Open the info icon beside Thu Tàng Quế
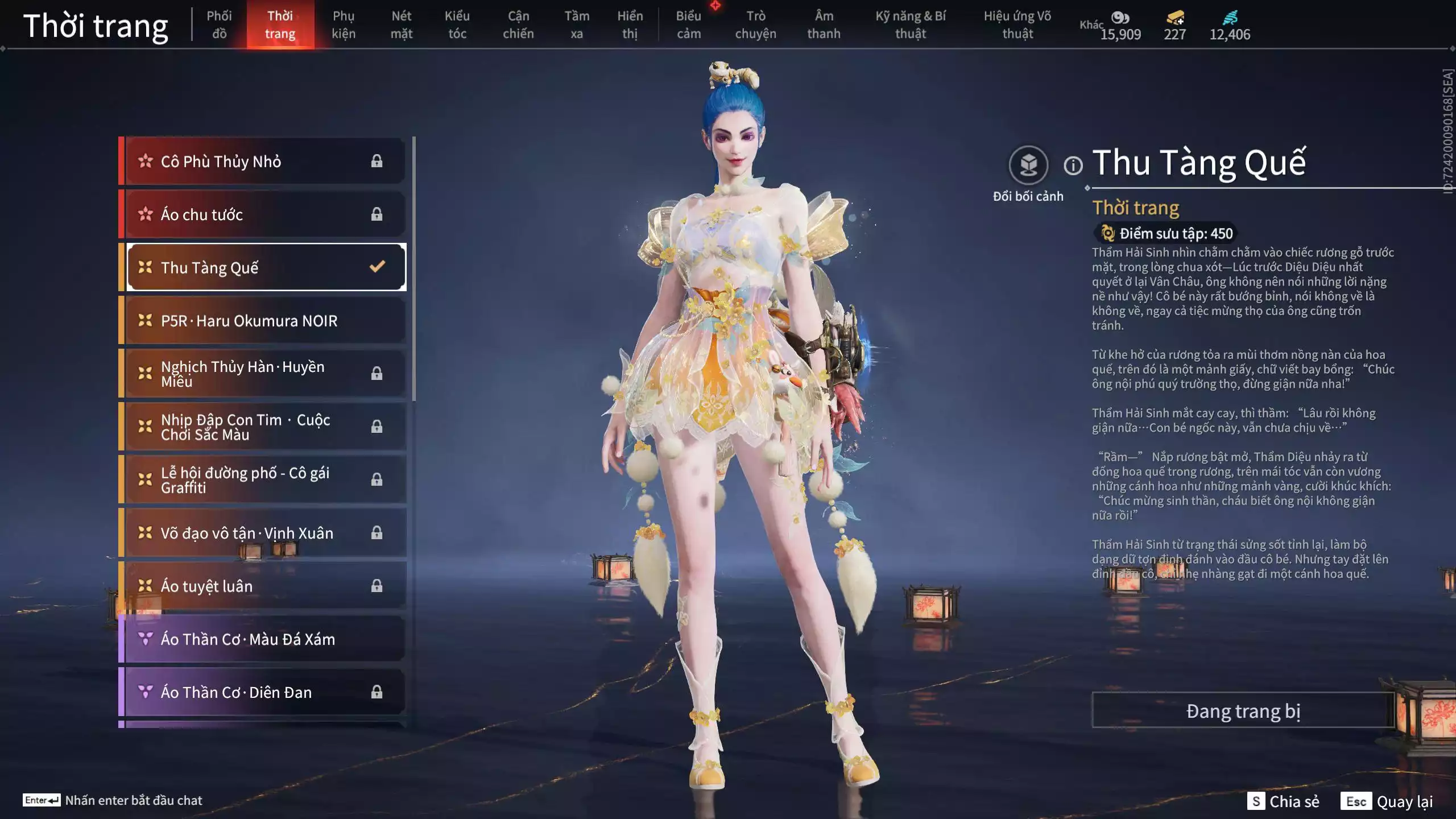1456x819 pixels. pyautogui.click(x=1073, y=166)
